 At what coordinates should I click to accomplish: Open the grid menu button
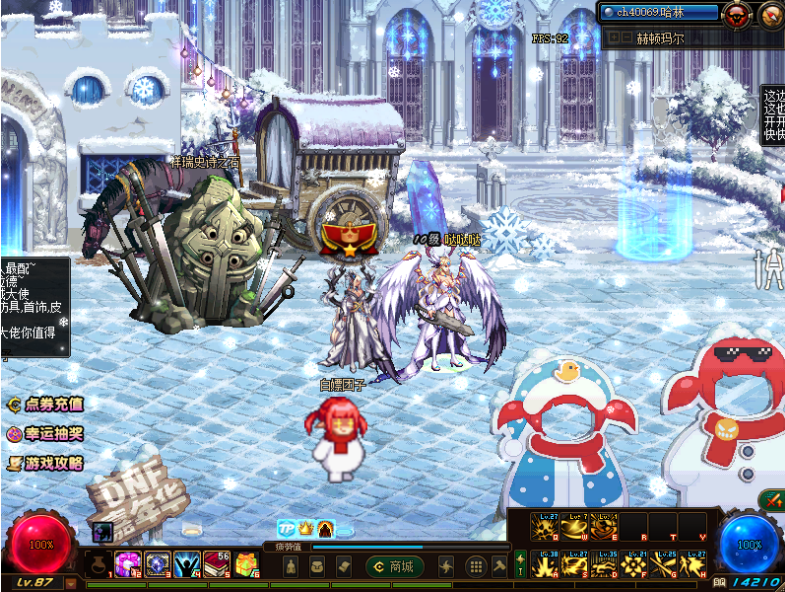(476, 567)
